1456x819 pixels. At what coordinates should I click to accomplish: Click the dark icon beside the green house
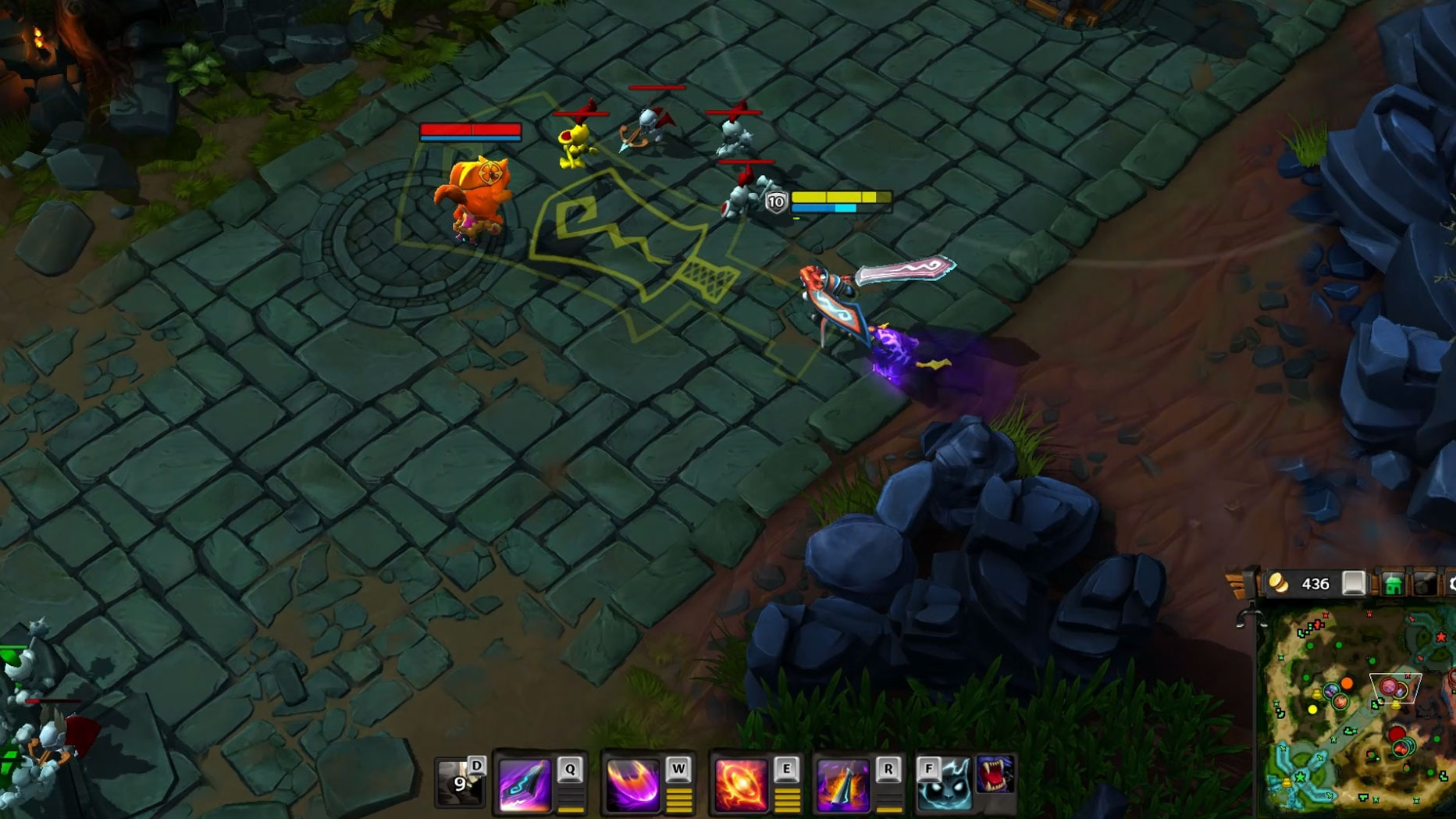point(1425,584)
